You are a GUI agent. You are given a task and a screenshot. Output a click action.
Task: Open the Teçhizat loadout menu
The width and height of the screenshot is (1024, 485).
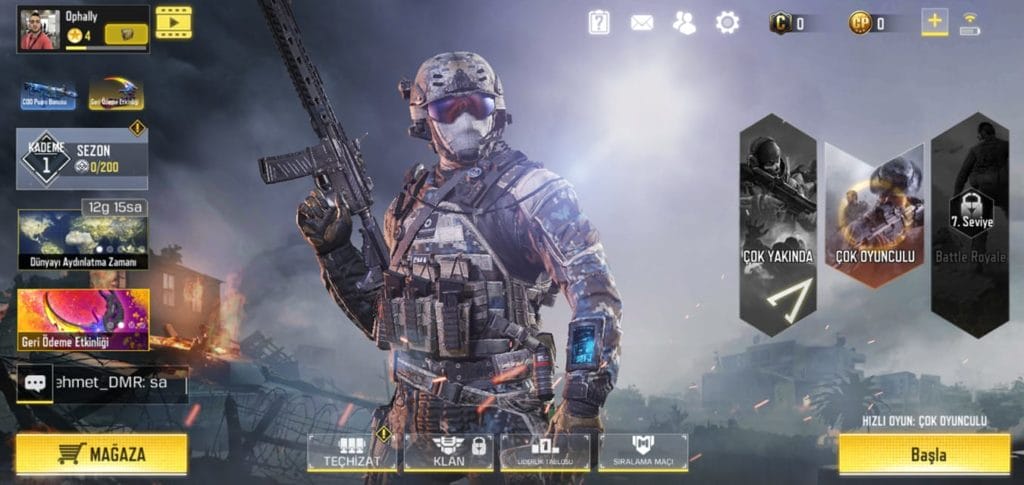352,452
